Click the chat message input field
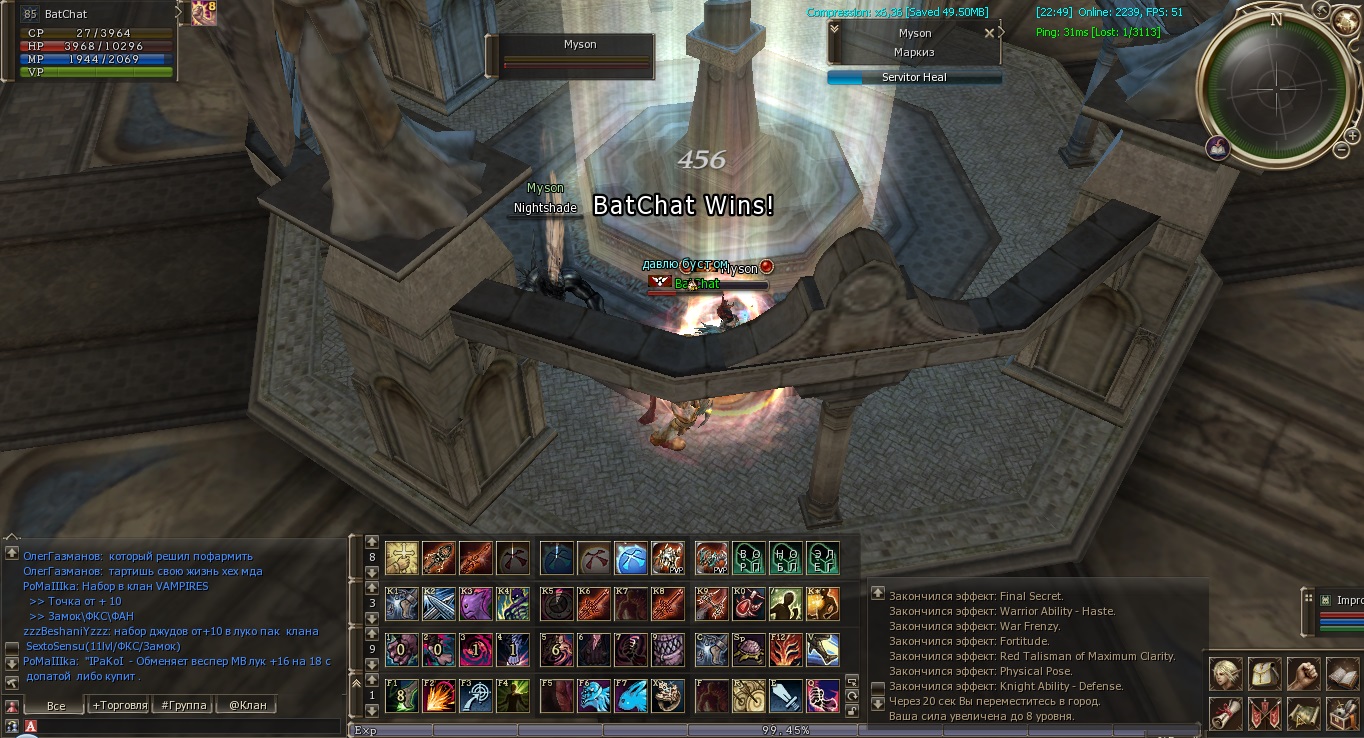Screen dimensions: 1364x738 point(180,726)
